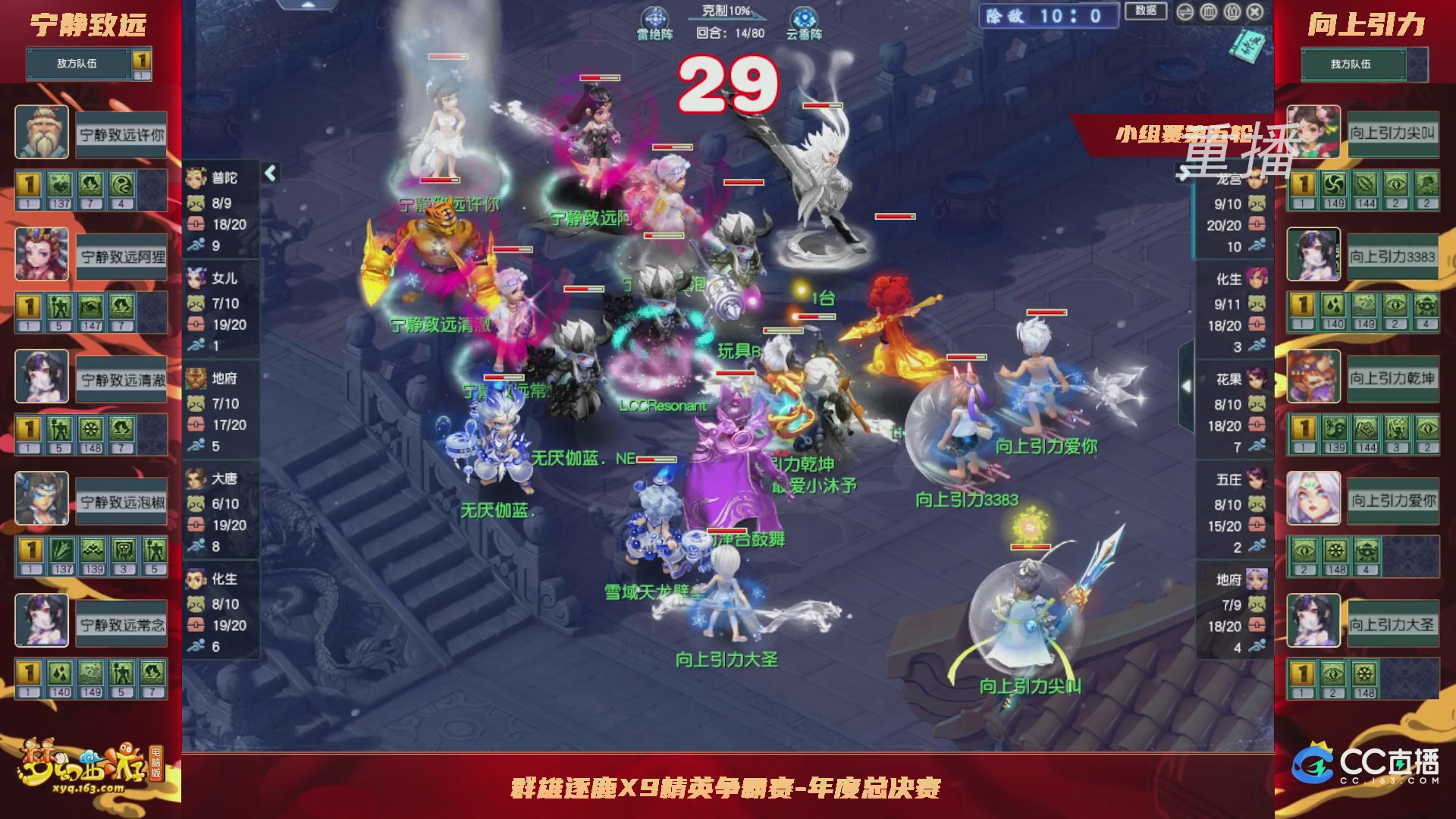Toggle the round grid button in top-right cluster
This screenshot has width=1456, height=819.
1208,12
